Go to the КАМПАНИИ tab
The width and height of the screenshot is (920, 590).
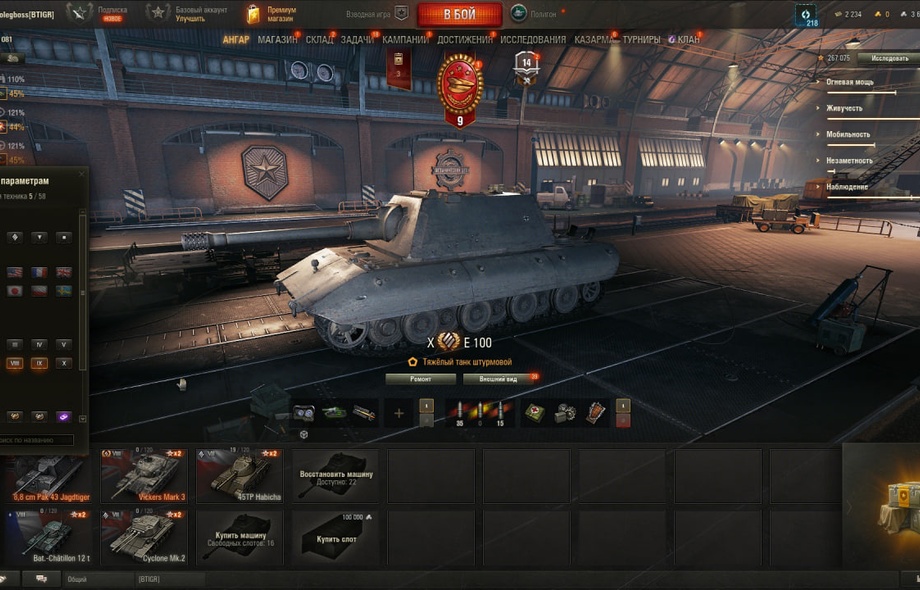404,40
